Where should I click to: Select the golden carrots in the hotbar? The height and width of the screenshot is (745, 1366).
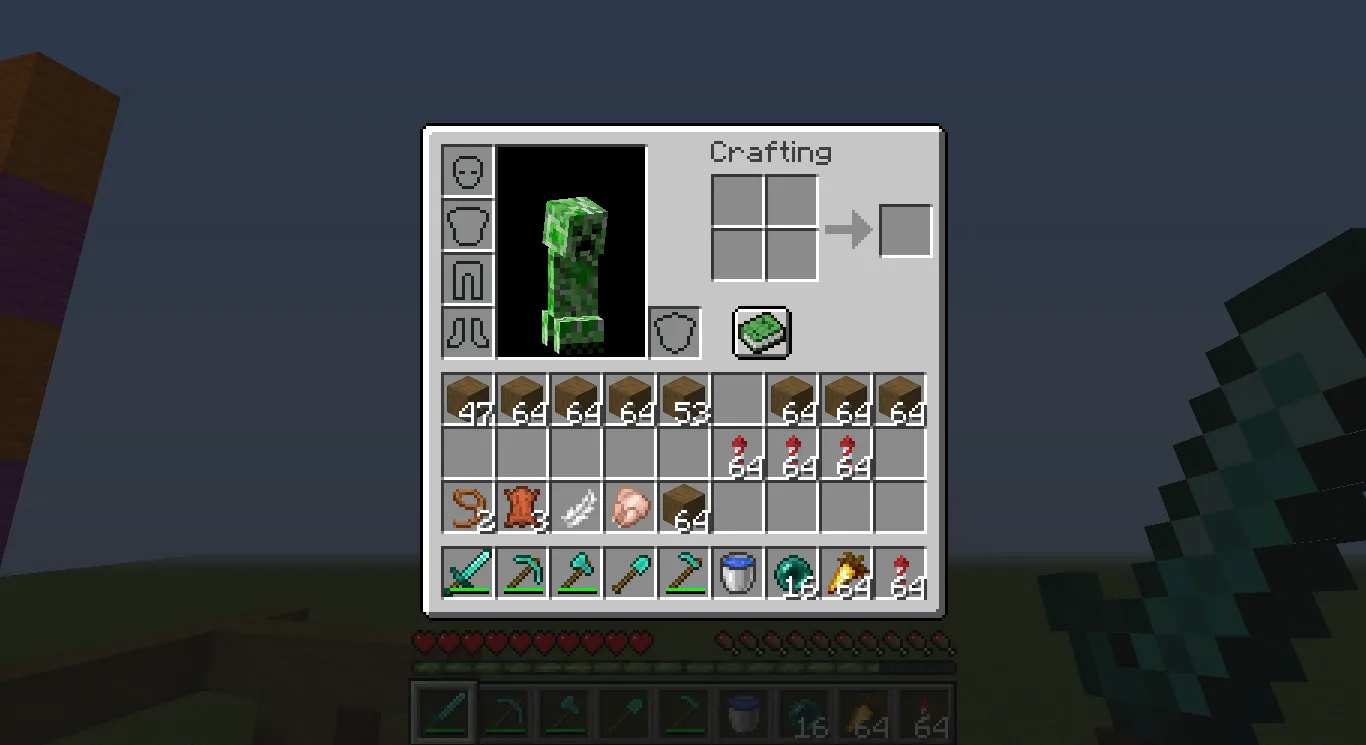point(846,572)
